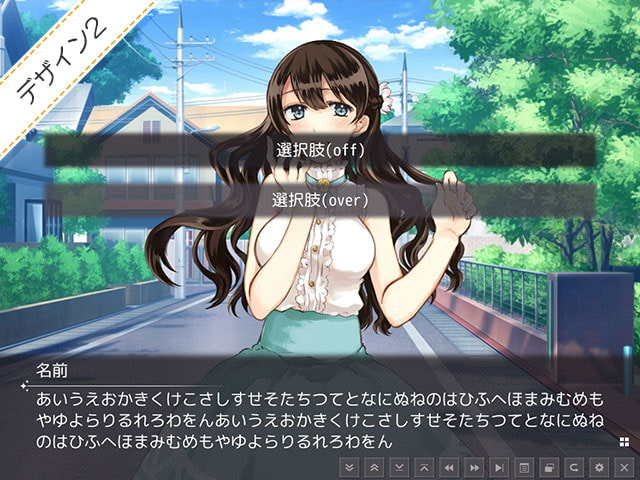This screenshot has height=480, width=640.
Task: Click the up-chevron with overline button
Action: [x=424, y=467]
